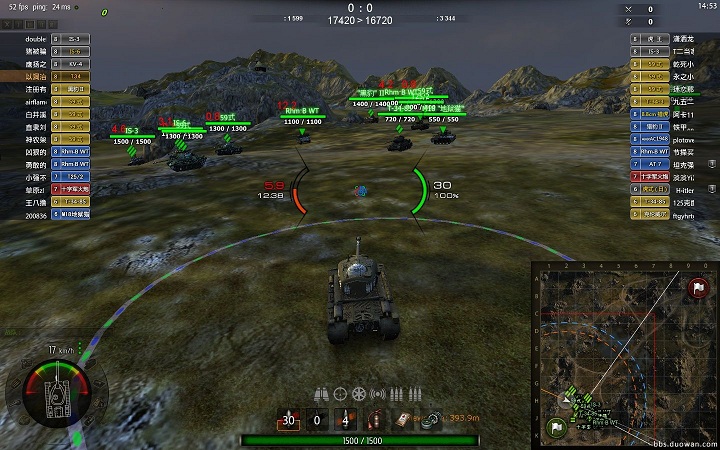Use the fire extinguisher consumable

[377, 421]
